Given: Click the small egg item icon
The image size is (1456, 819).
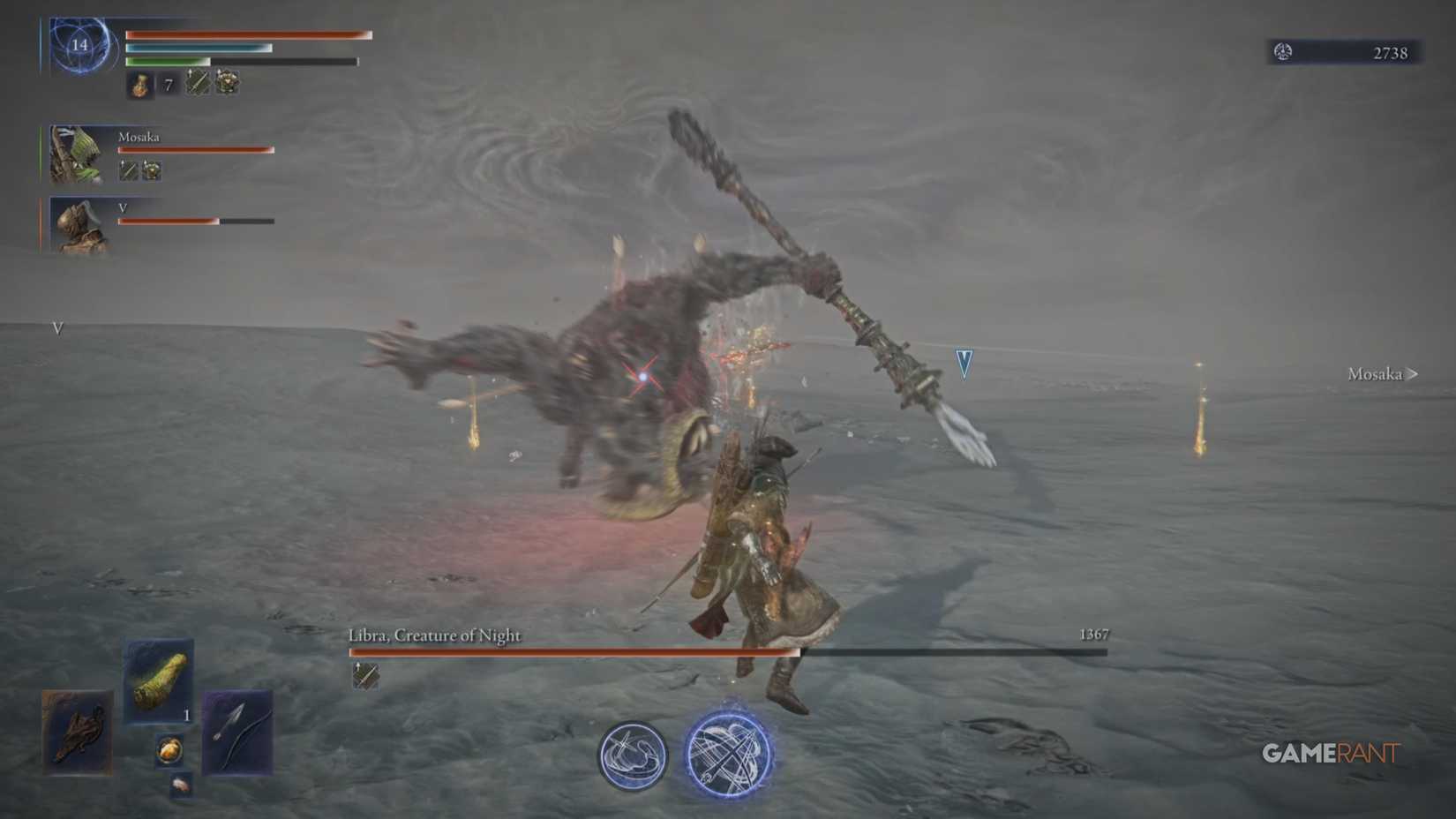Looking at the screenshot, I should (x=168, y=749).
